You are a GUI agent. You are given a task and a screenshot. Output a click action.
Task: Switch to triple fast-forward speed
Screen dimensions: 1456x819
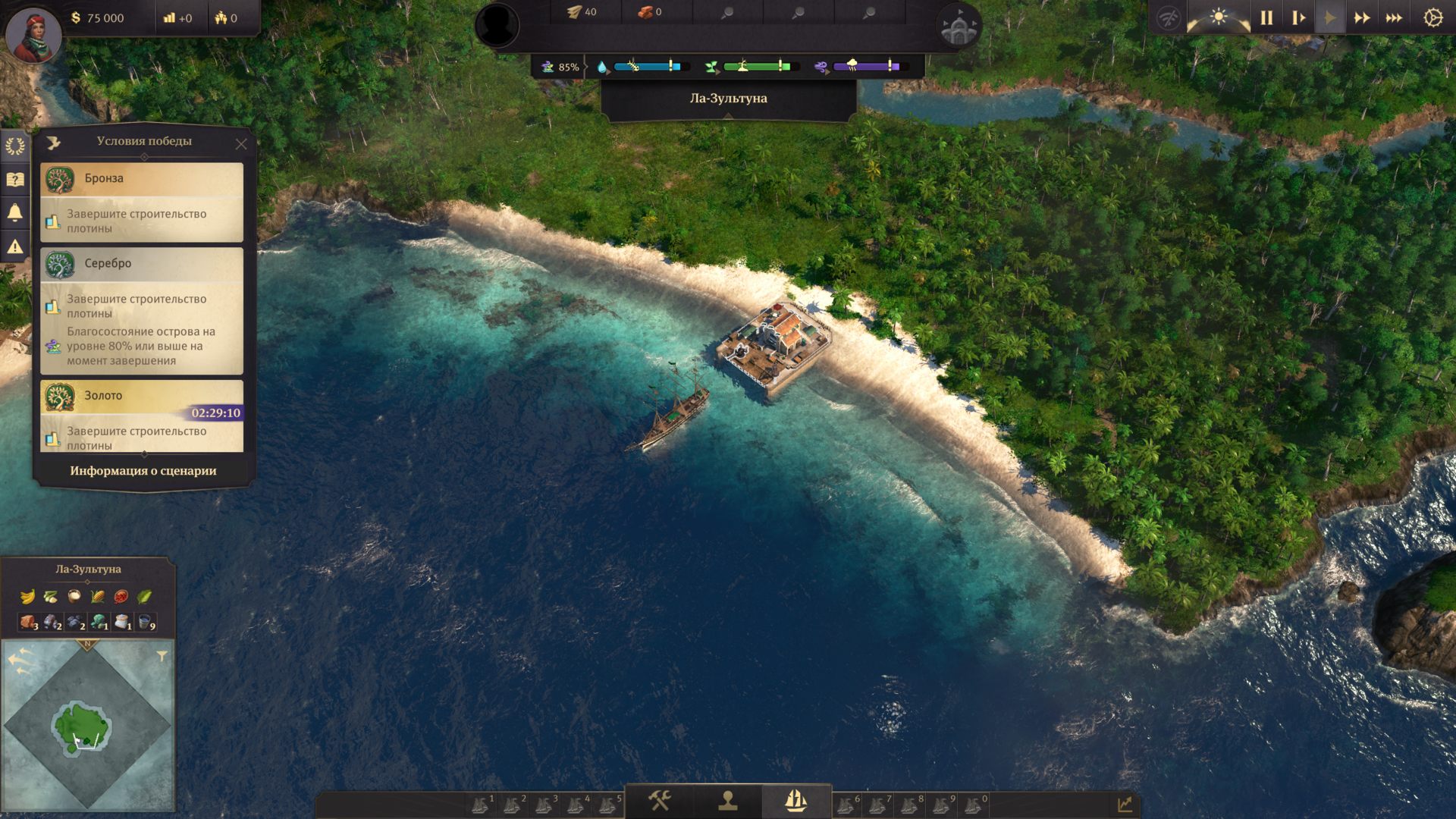point(1394,17)
